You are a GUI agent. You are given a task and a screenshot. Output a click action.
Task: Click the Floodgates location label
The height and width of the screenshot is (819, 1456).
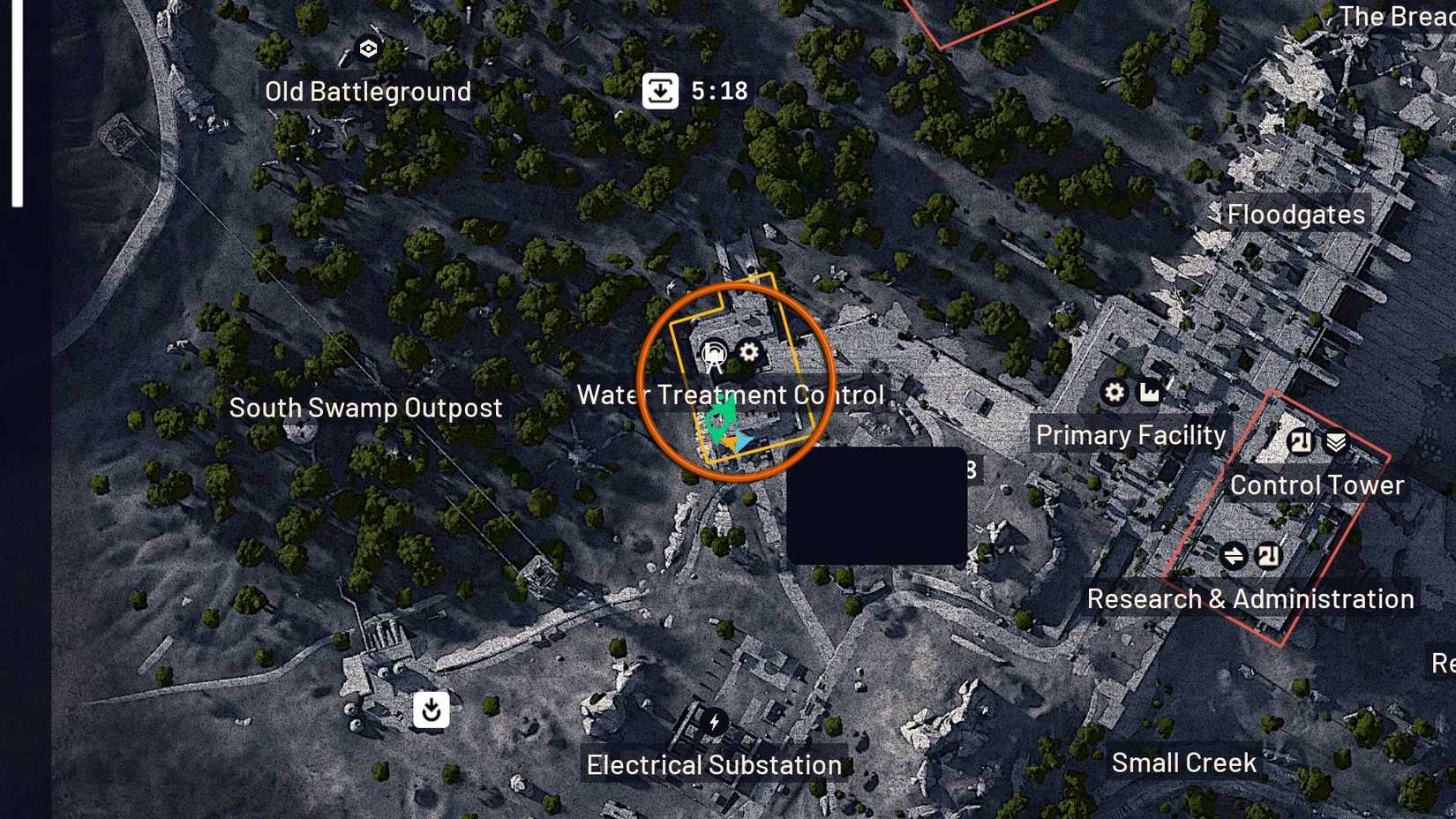point(1295,213)
